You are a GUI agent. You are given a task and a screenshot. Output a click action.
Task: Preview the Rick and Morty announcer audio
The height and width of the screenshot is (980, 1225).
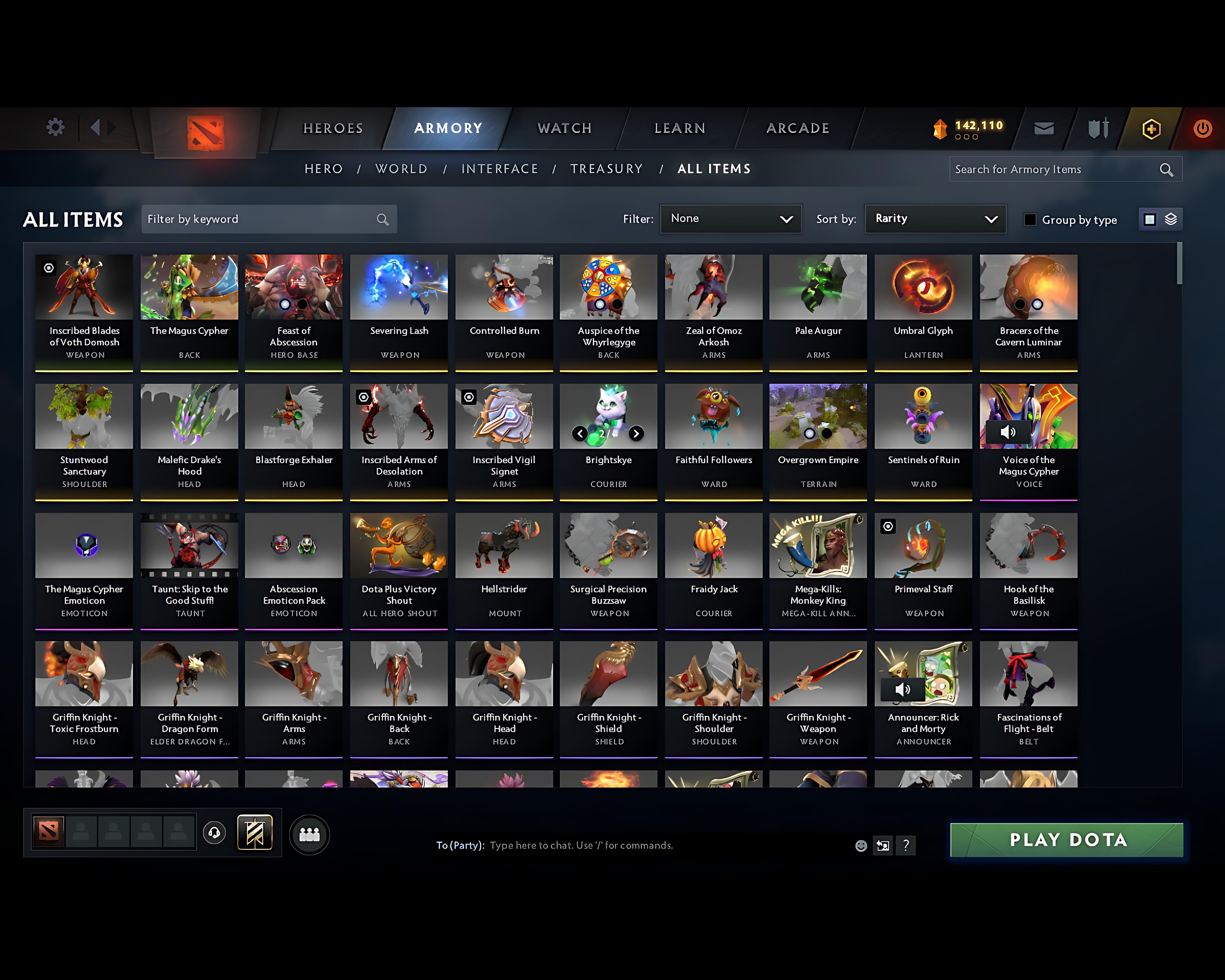903,690
